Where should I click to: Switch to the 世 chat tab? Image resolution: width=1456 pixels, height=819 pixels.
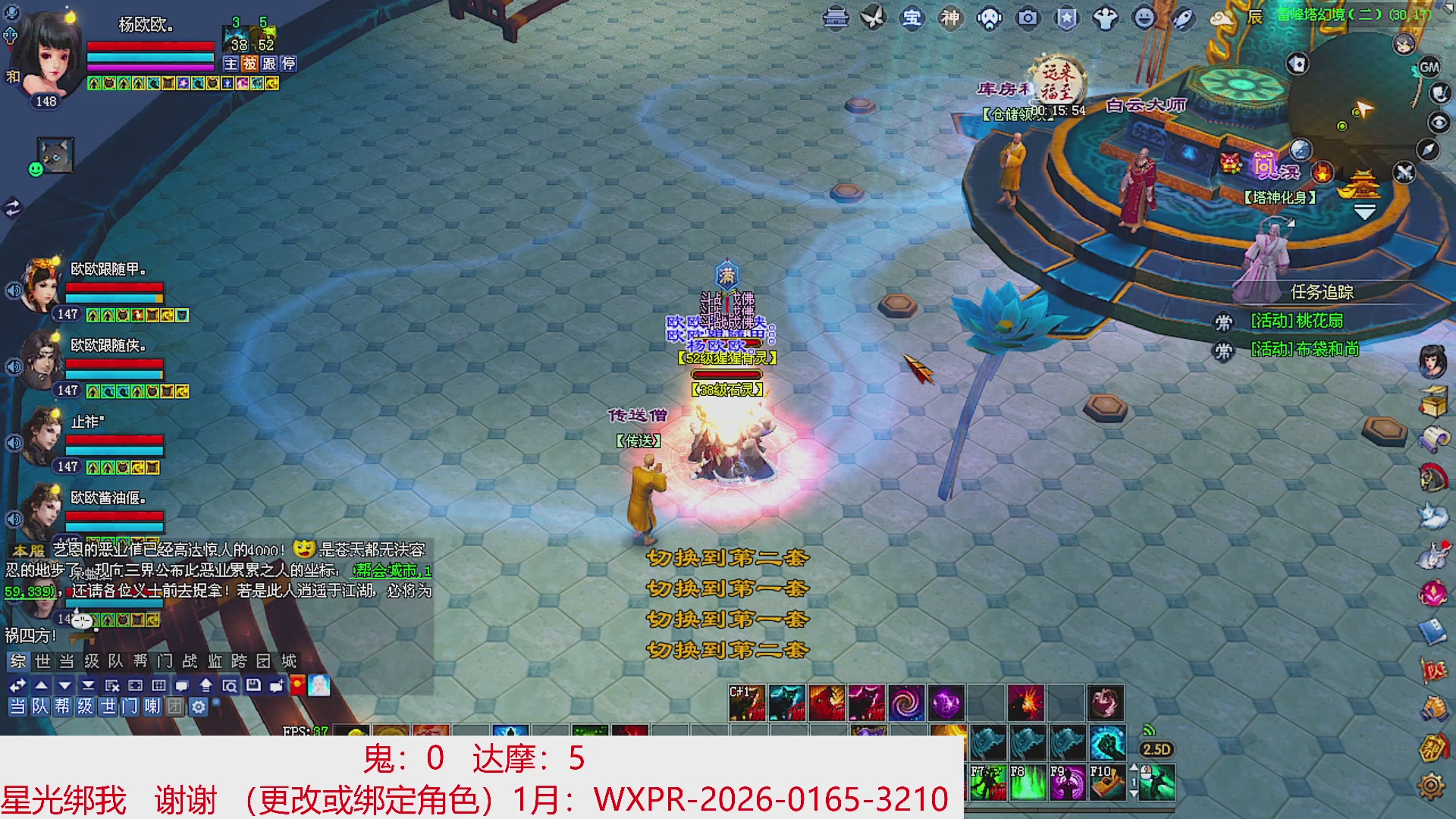42,661
